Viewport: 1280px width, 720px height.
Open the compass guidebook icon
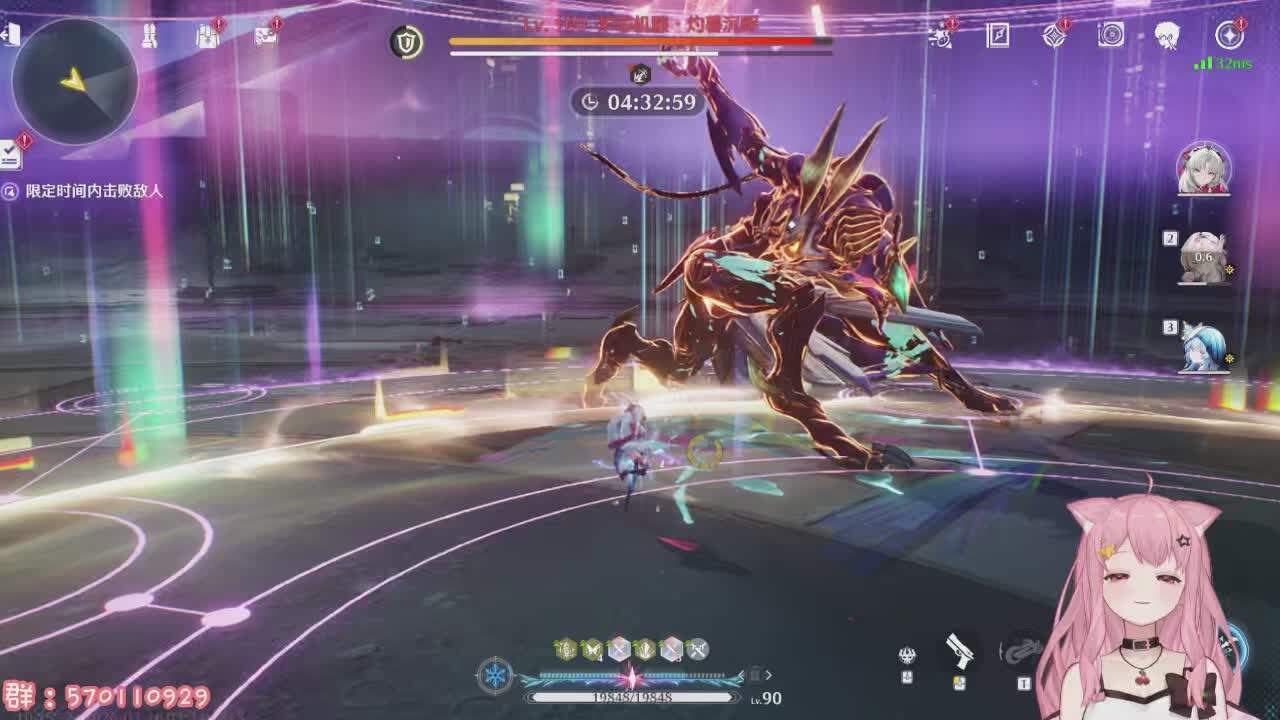pyautogui.click(x=998, y=36)
